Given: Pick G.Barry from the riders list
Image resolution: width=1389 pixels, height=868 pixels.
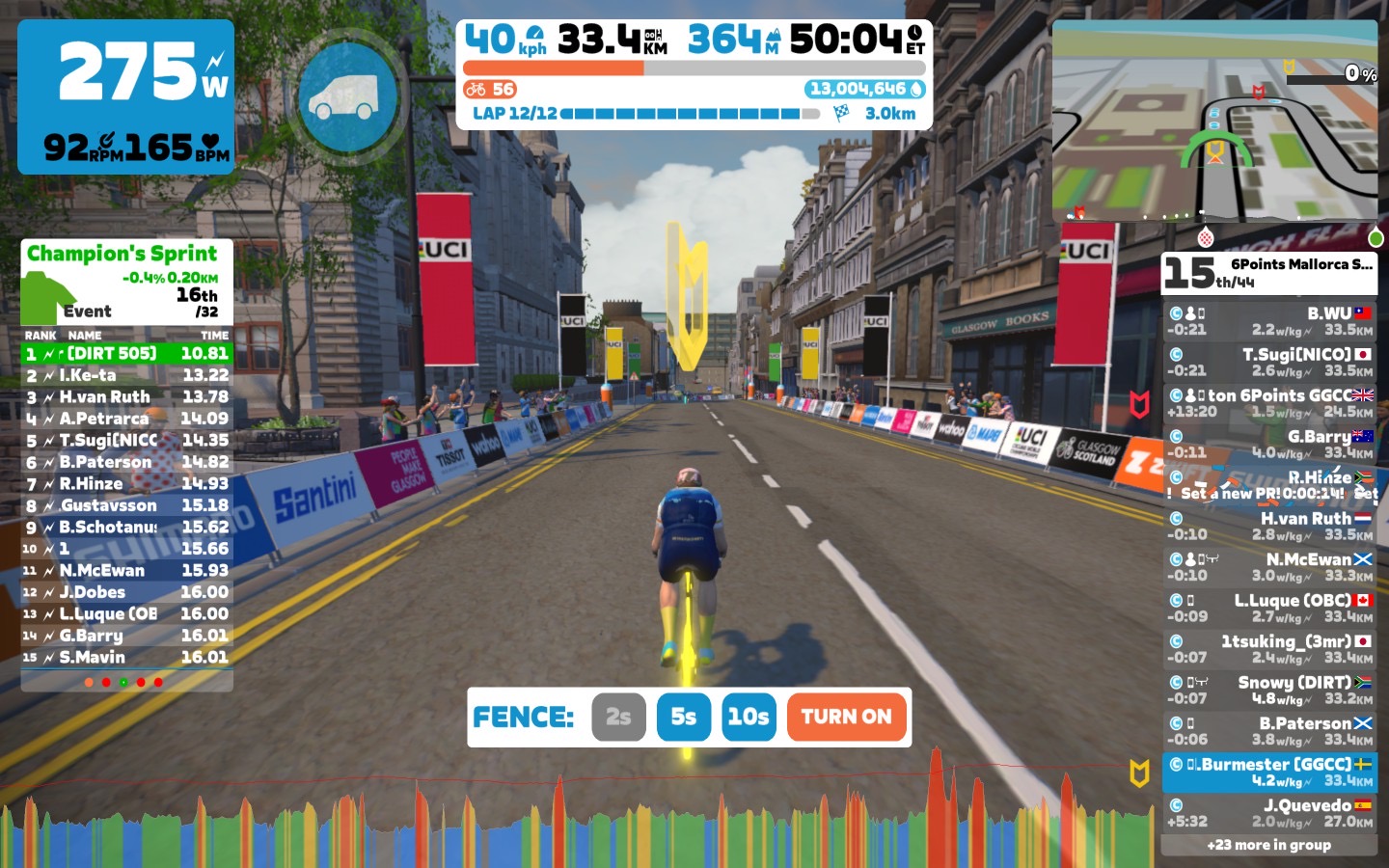Looking at the screenshot, I should click(1269, 444).
